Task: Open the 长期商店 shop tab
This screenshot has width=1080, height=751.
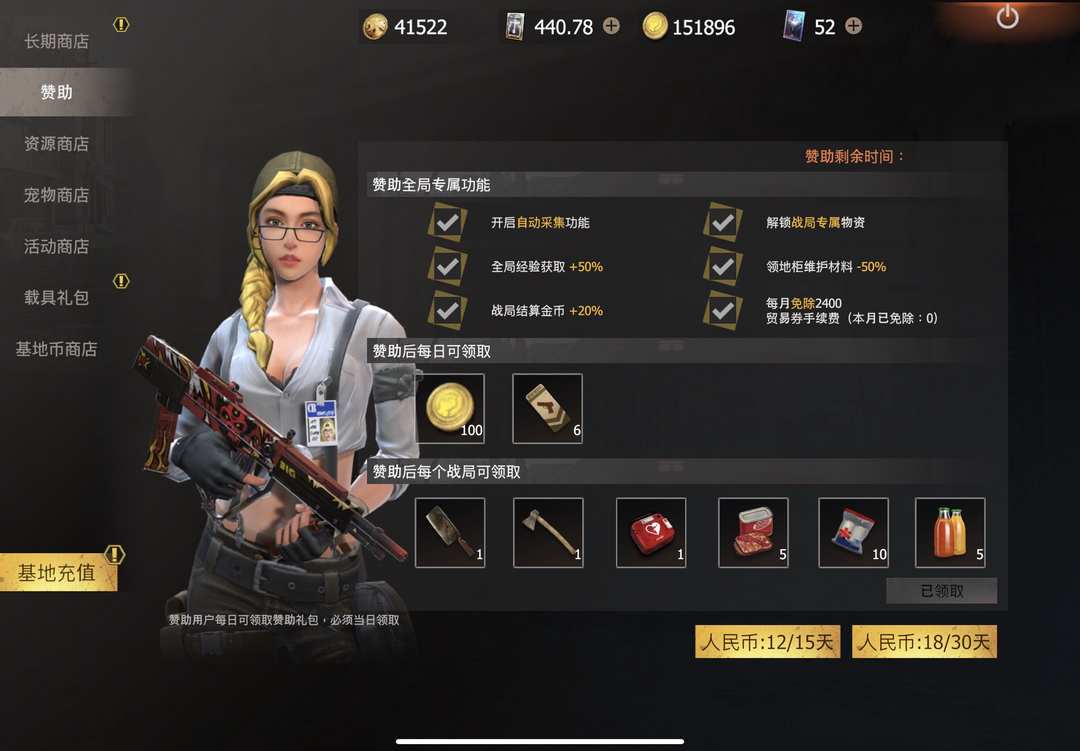Action: coord(57,41)
